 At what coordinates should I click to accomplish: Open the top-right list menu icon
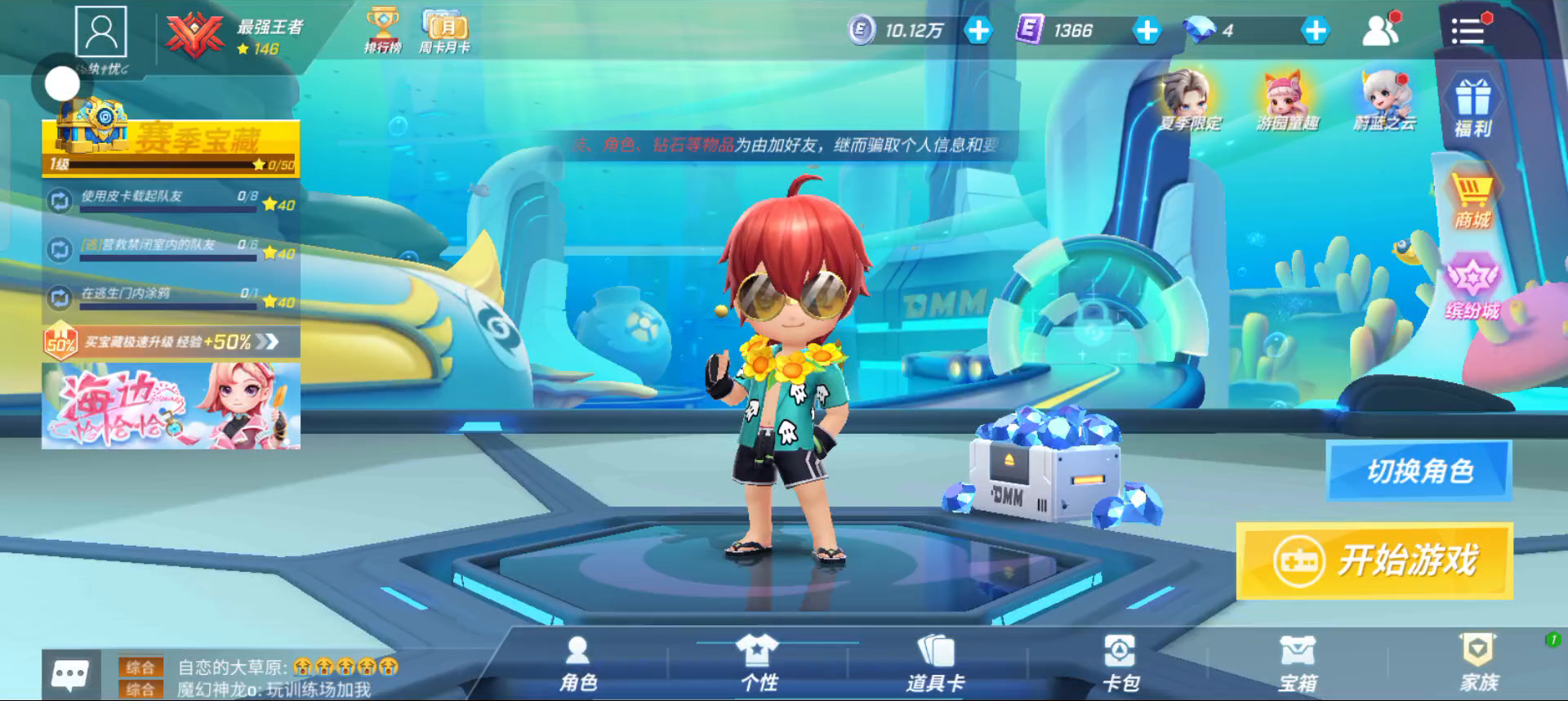click(1468, 31)
